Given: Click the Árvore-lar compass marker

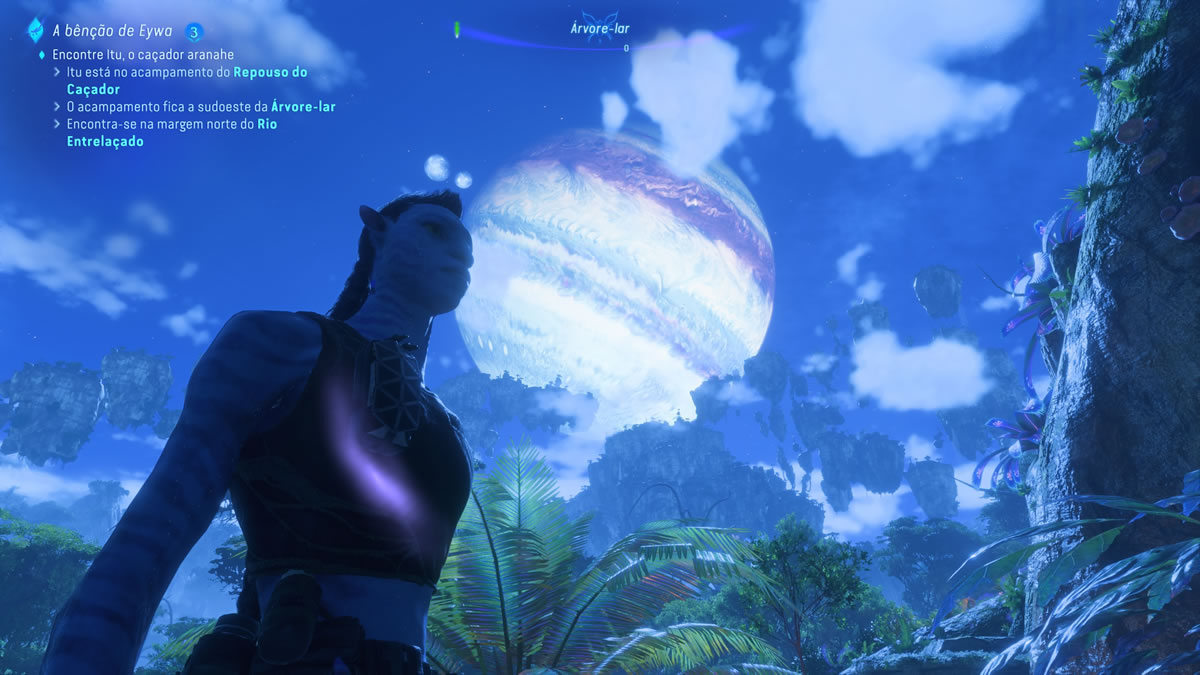Looking at the screenshot, I should point(600,31).
